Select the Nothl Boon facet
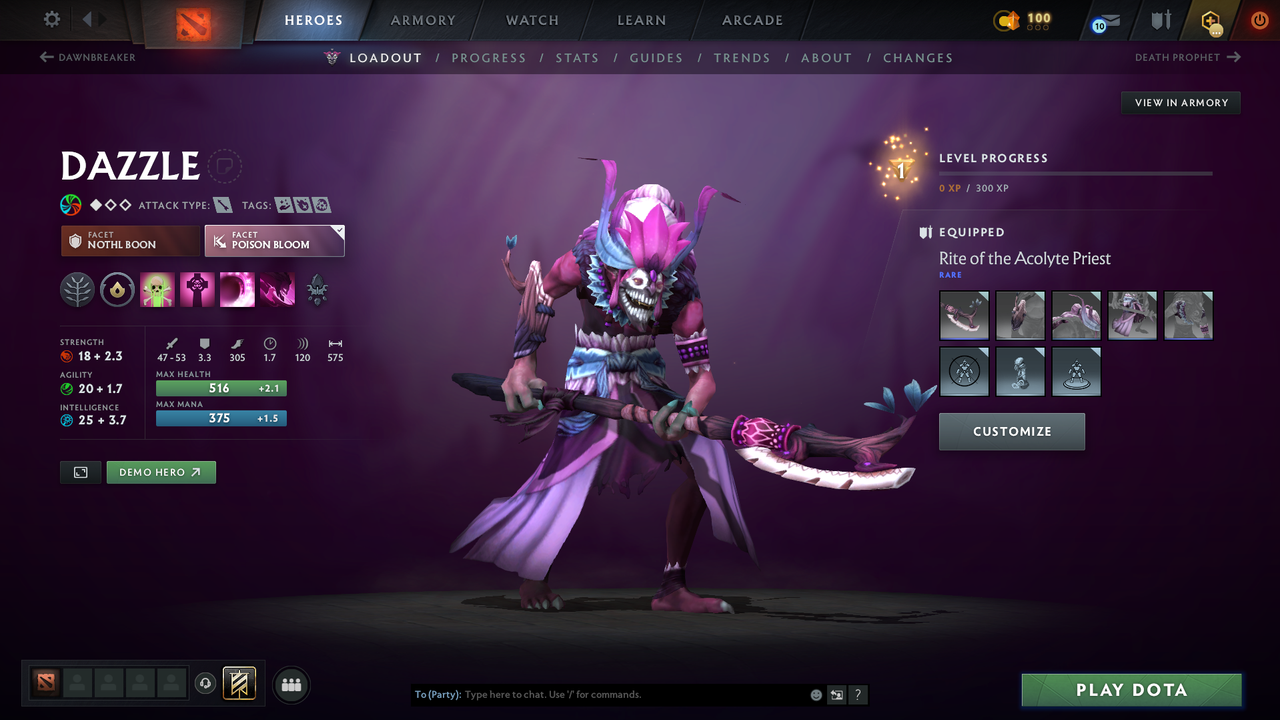Screen dimensions: 1280x720 coord(130,240)
